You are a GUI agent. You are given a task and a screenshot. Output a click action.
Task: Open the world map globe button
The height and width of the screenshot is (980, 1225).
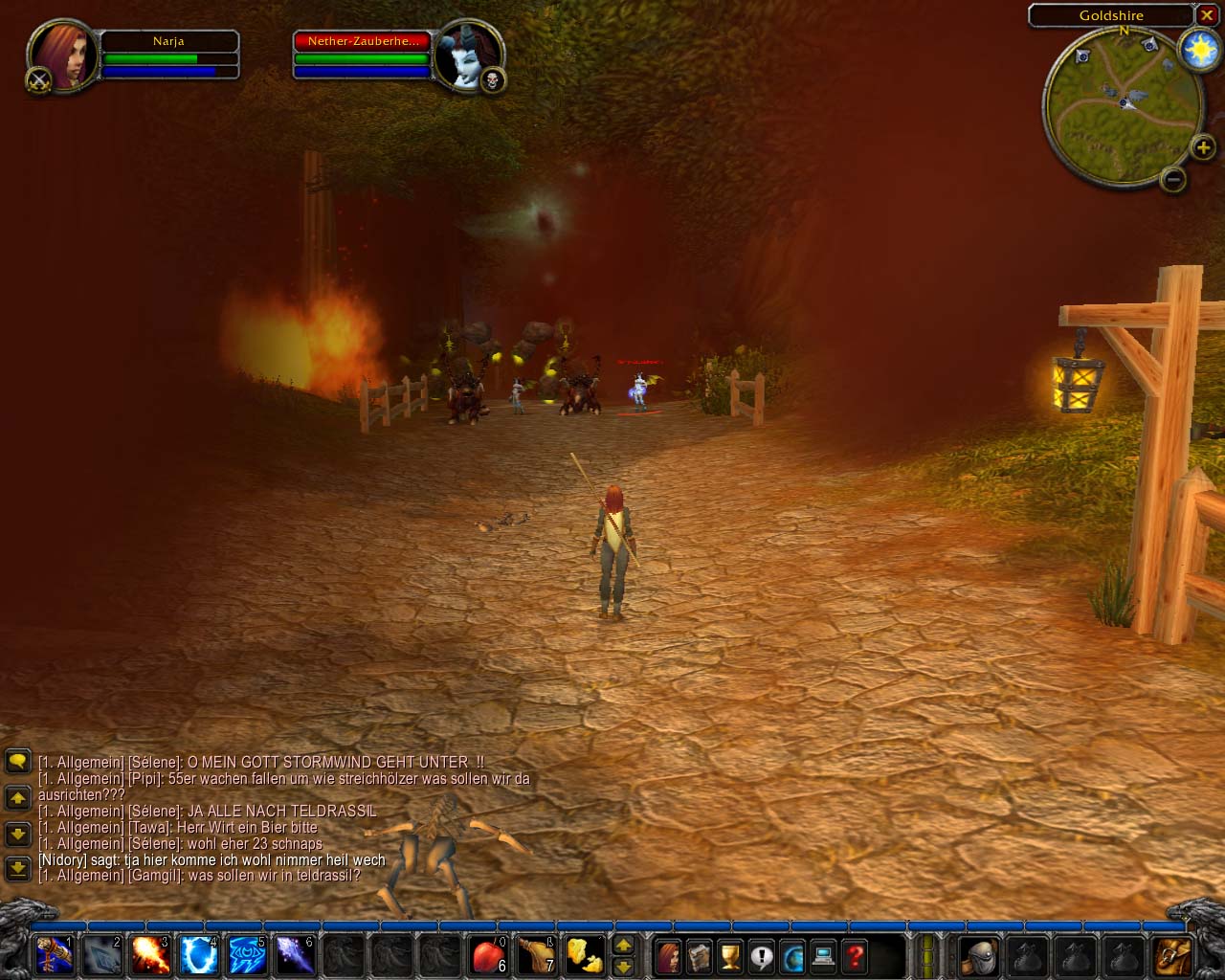pos(792,956)
